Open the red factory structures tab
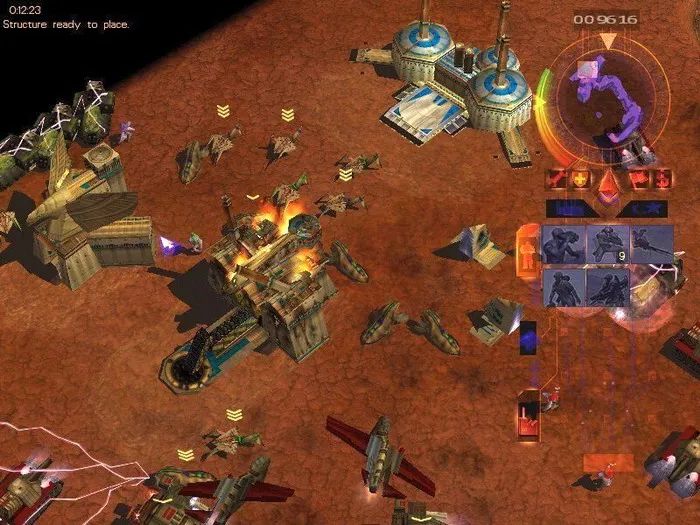Screen dimensions: 700x525 pos(528,416)
